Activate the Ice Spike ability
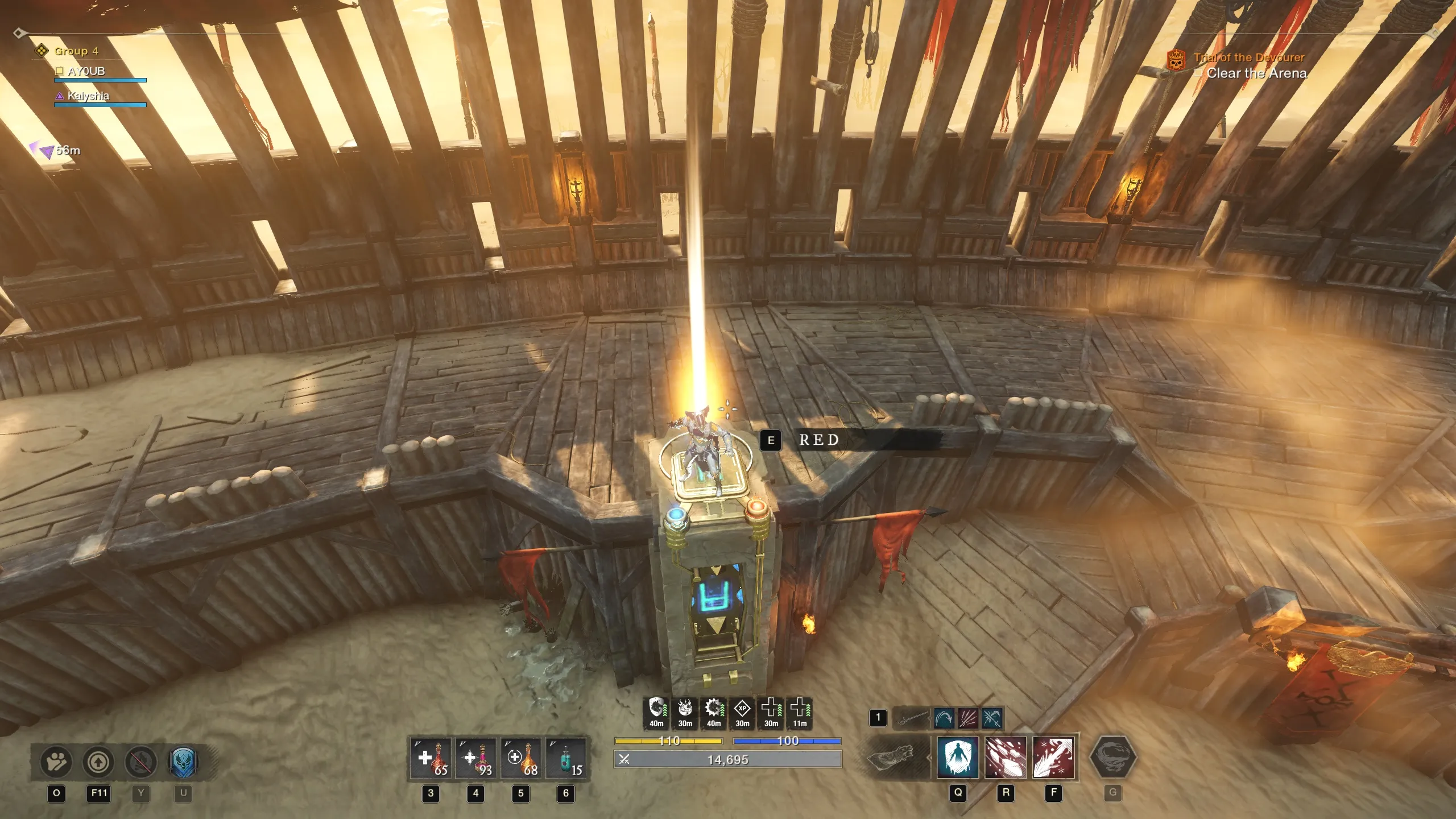Image resolution: width=1456 pixels, height=819 pixels. click(1053, 758)
